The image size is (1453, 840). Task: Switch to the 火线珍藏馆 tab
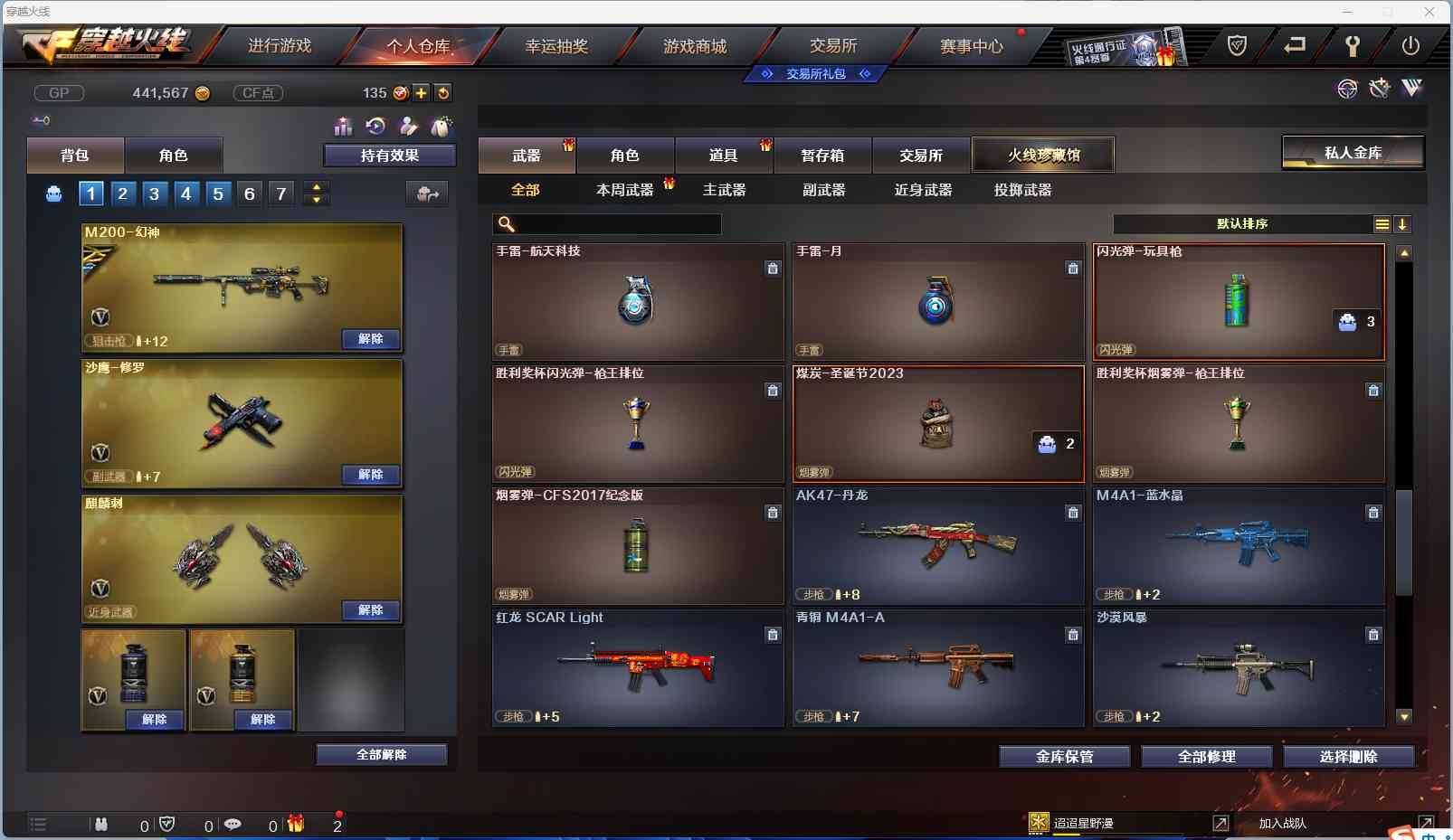point(1045,155)
